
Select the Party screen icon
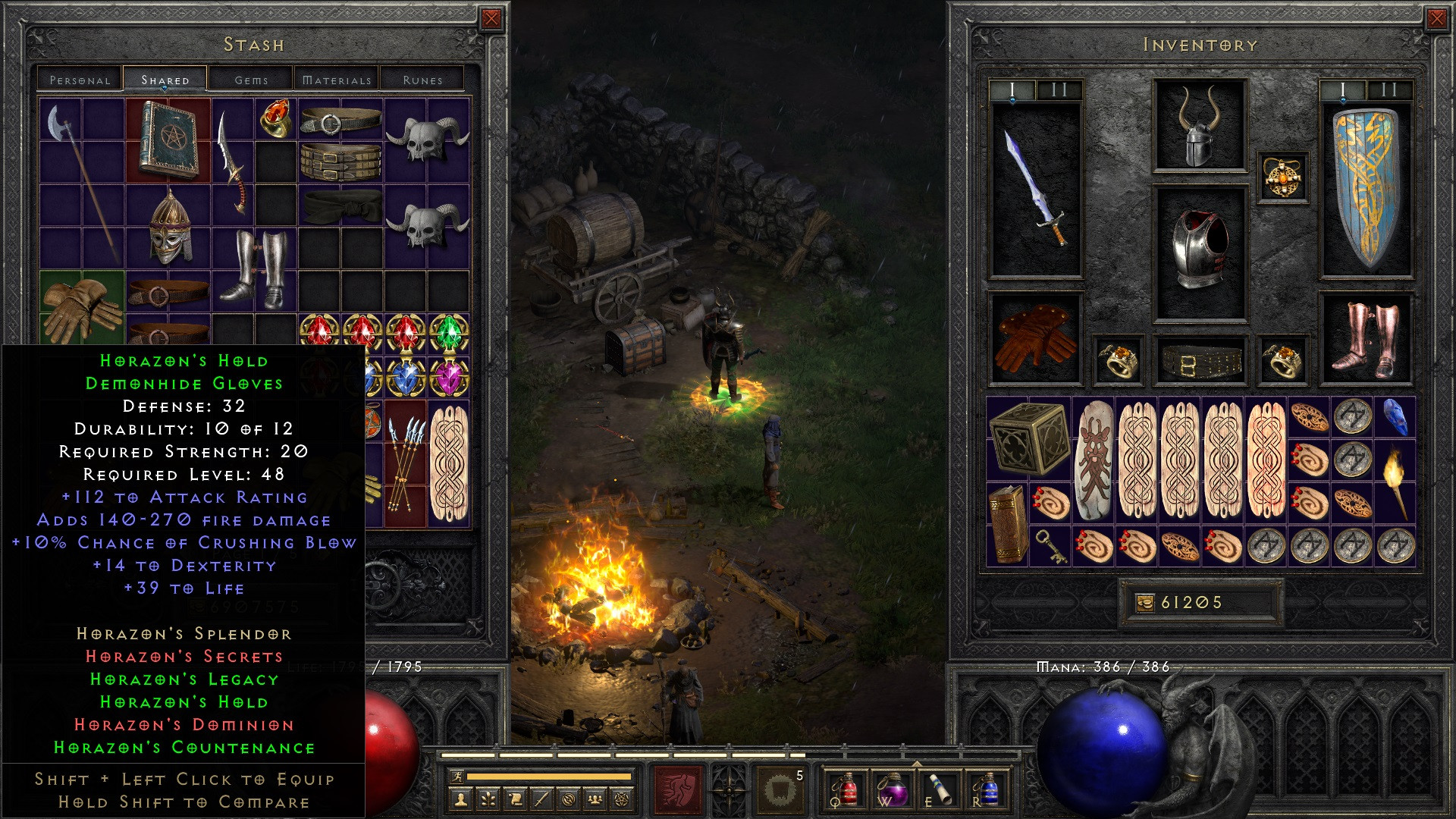[596, 797]
